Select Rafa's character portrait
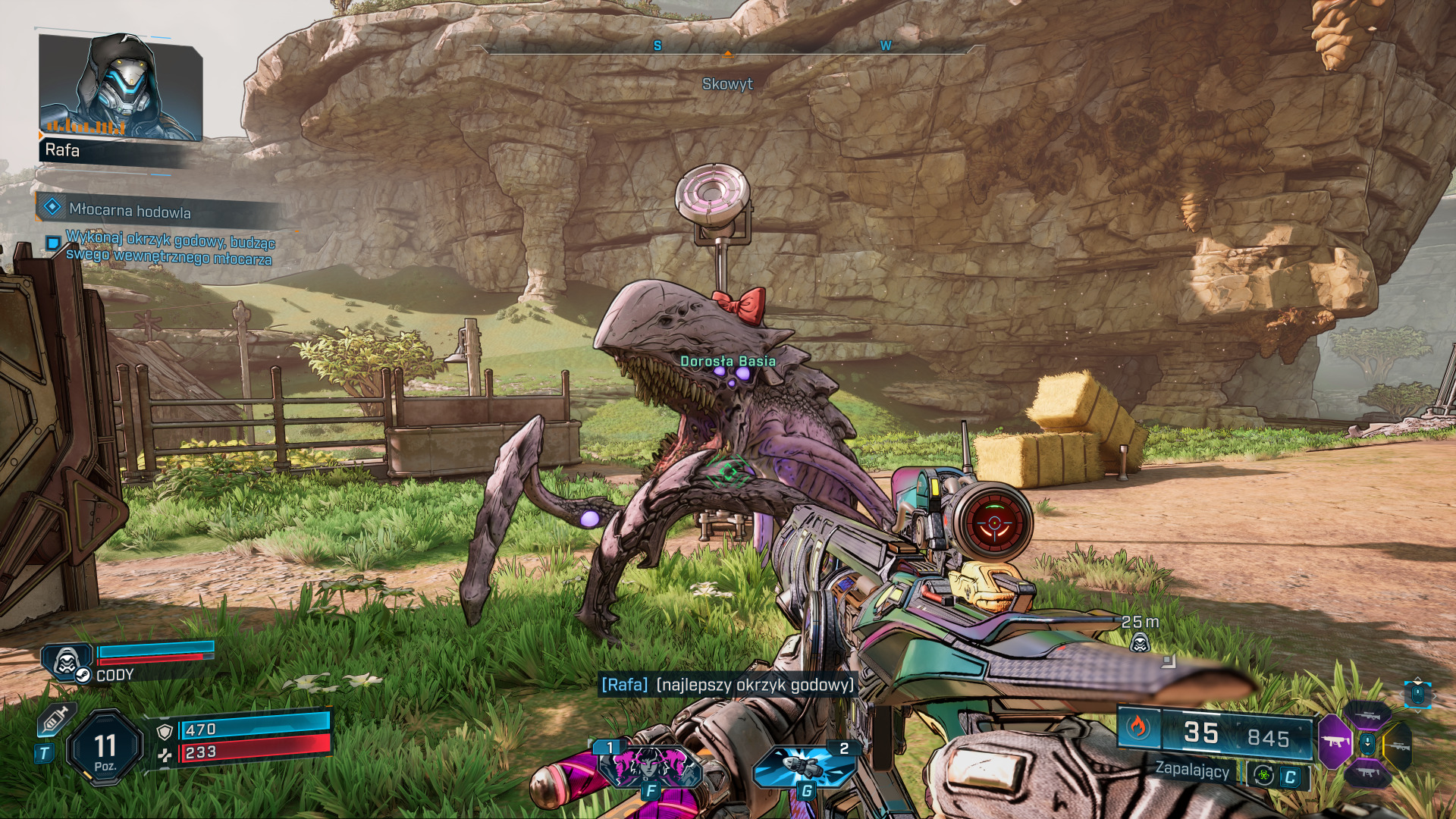 tap(120, 87)
